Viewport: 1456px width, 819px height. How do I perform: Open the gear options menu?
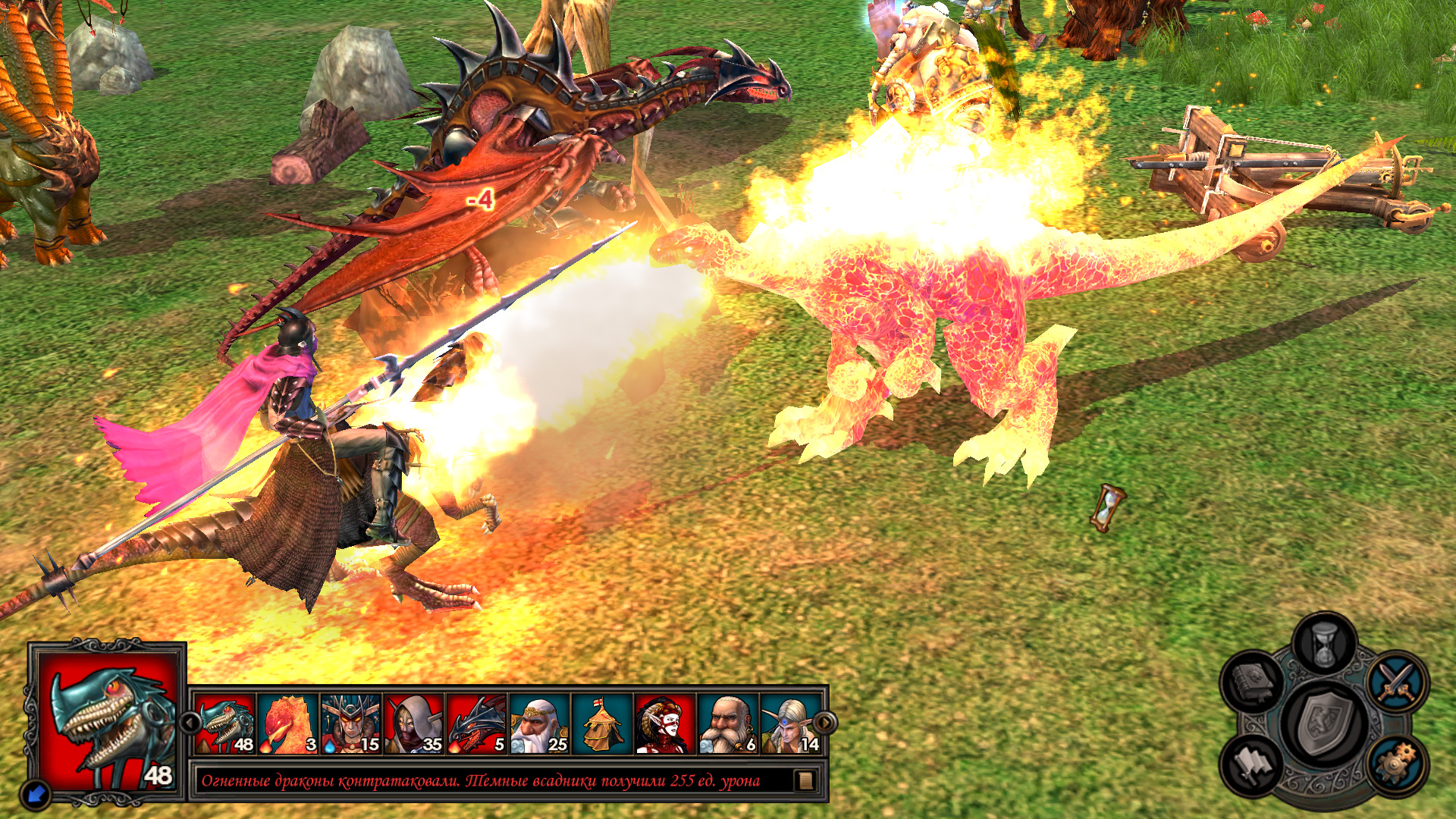pos(1397,764)
